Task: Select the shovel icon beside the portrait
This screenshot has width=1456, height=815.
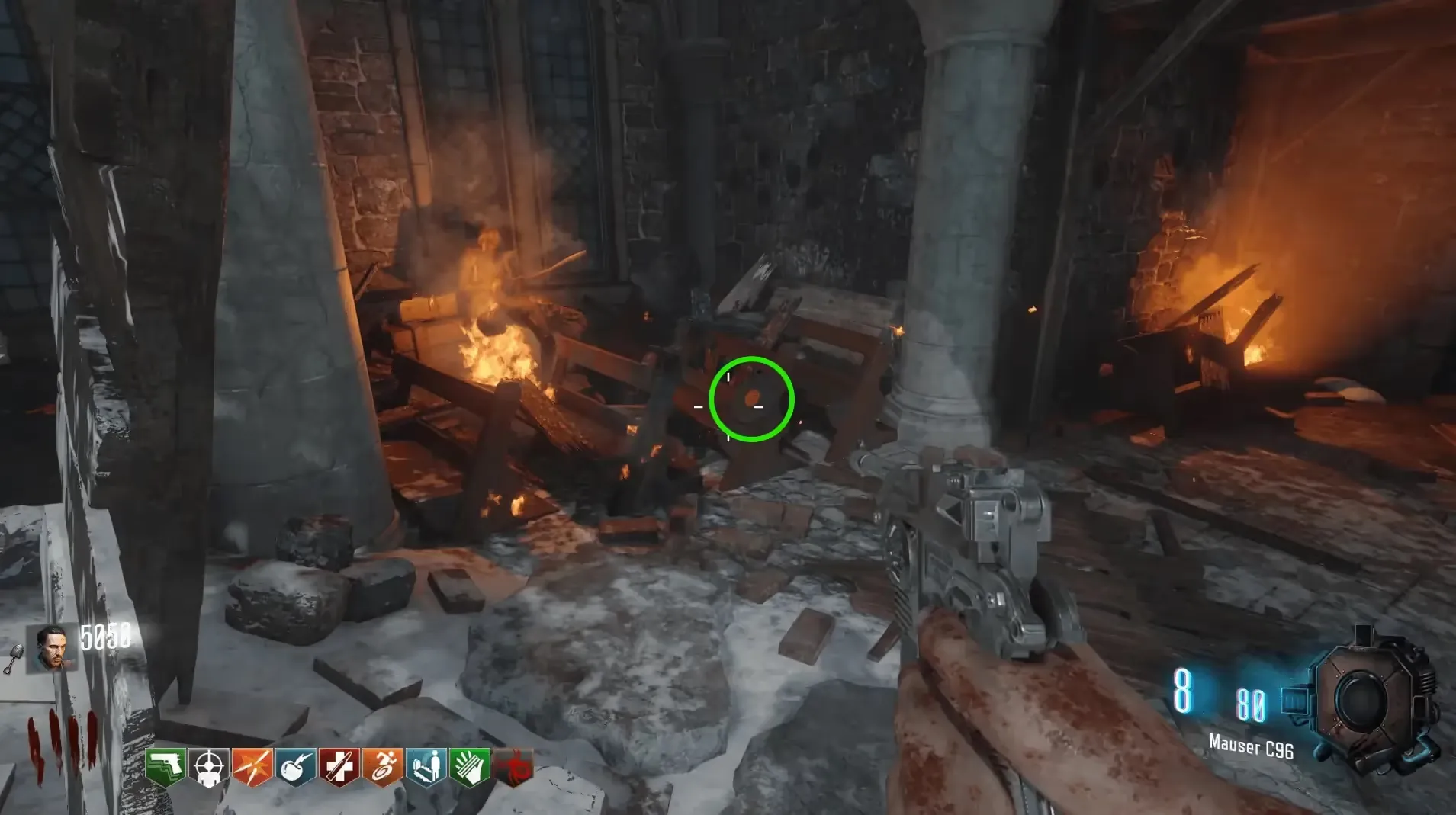Action: pos(13,659)
